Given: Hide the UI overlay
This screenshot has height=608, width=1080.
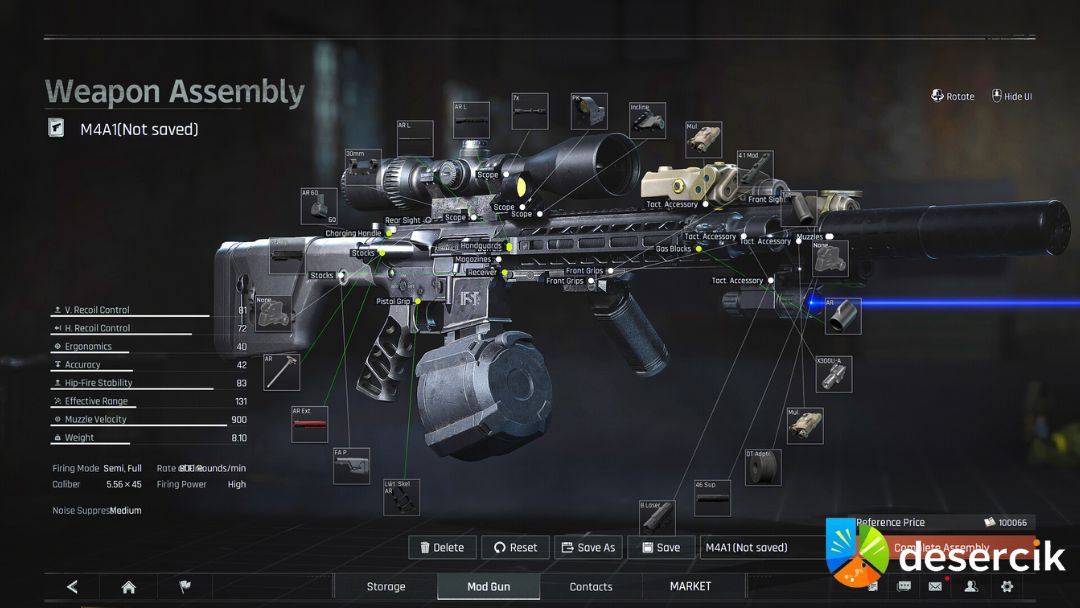Looking at the screenshot, I should pyautogui.click(x=1011, y=96).
